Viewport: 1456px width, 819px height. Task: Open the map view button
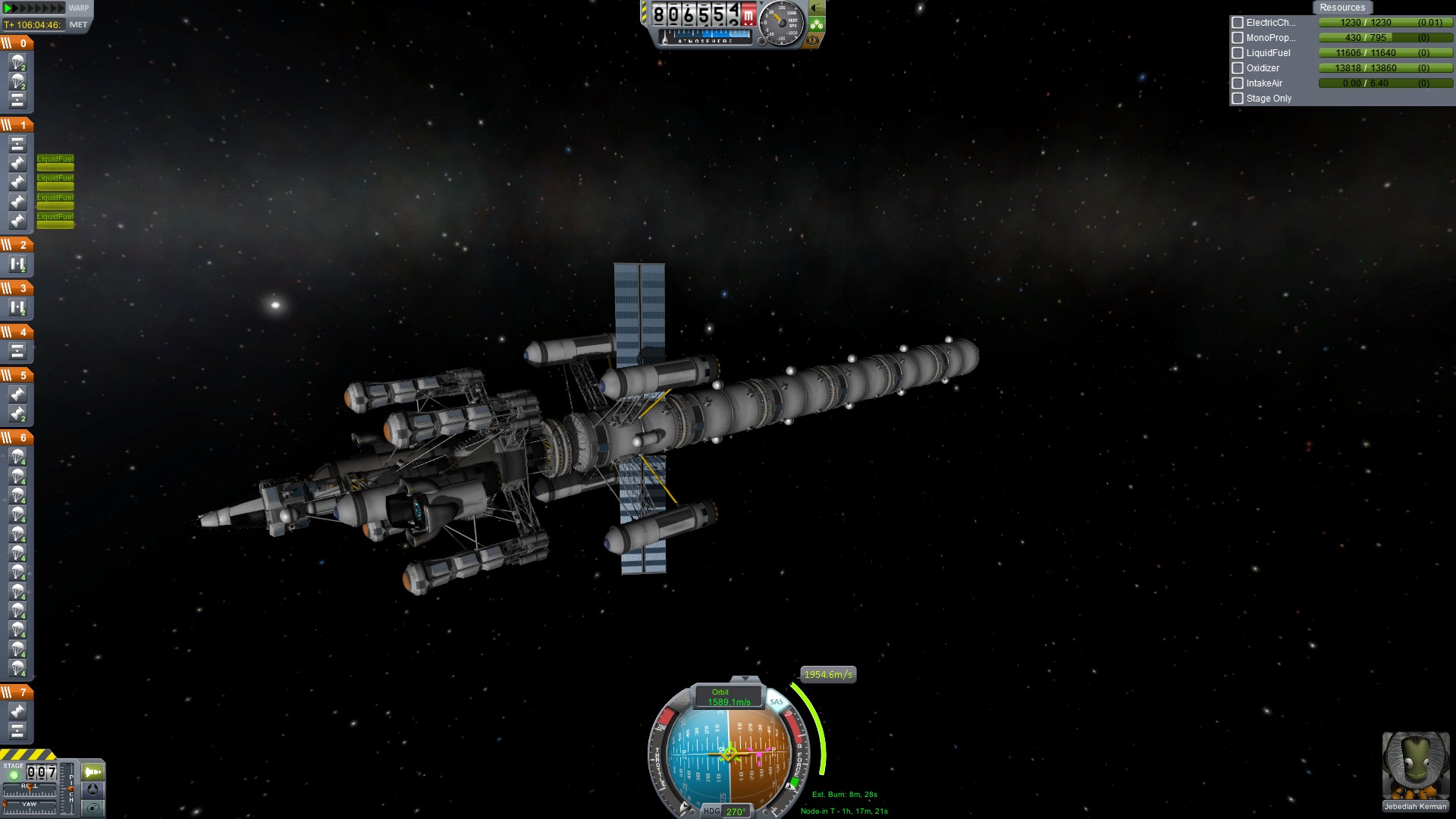pyautogui.click(x=93, y=808)
